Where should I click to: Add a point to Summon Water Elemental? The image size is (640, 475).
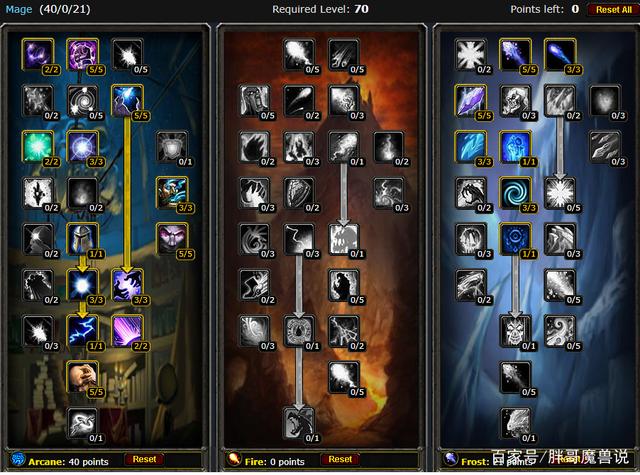tap(514, 422)
